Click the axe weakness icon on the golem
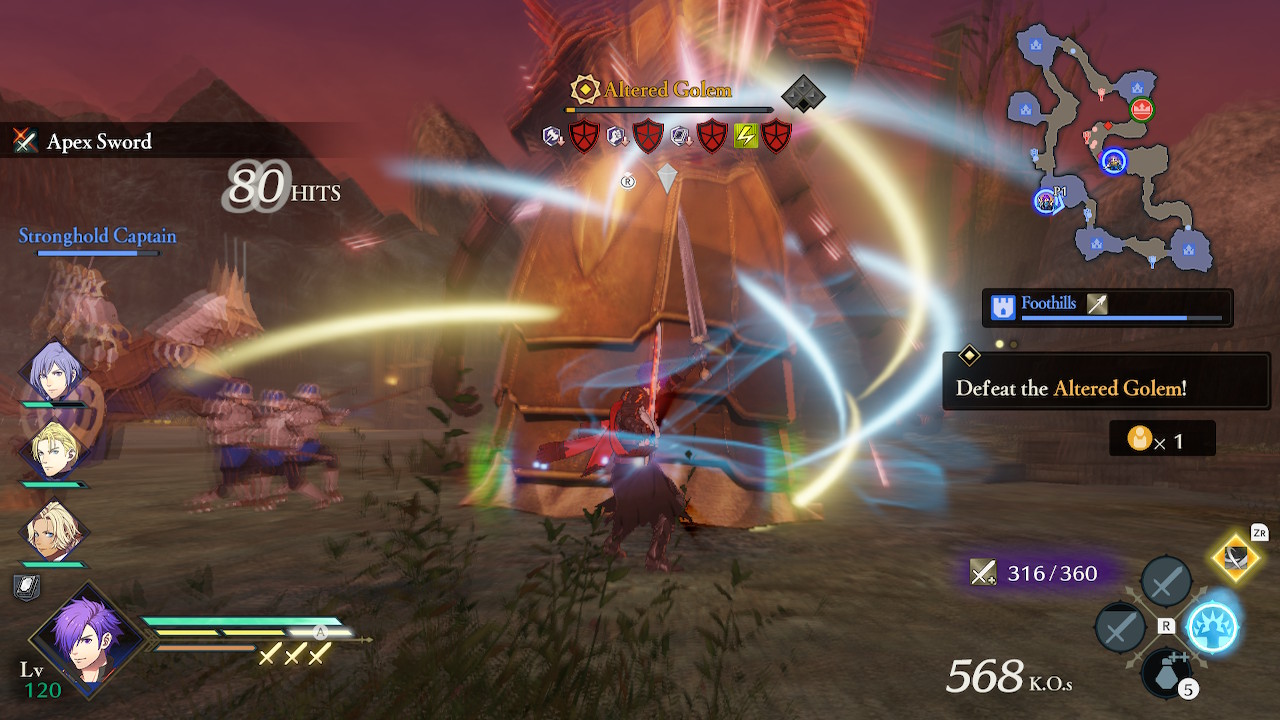The height and width of the screenshot is (720, 1280). [555, 135]
